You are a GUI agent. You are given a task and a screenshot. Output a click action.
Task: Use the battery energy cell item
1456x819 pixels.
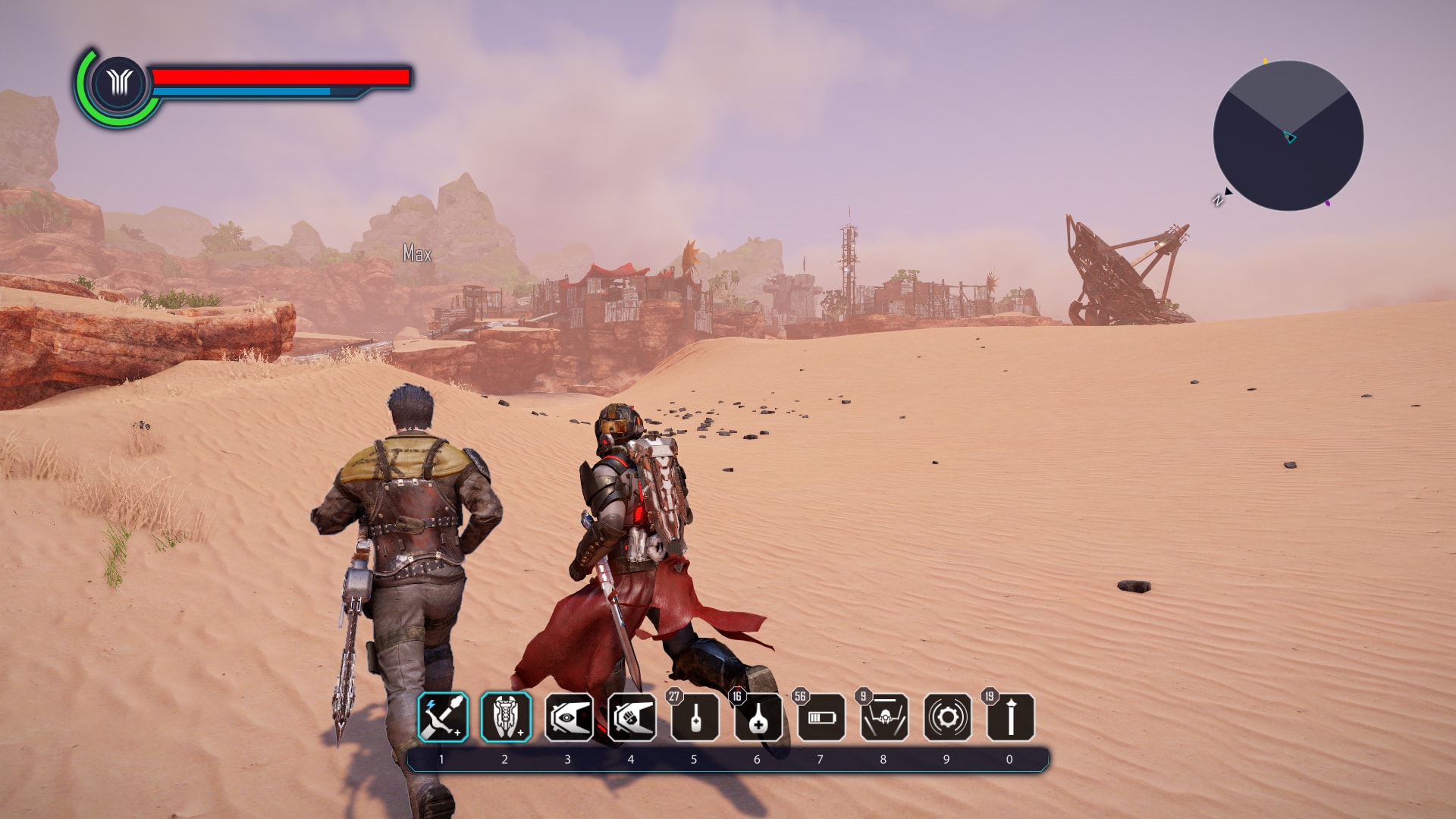821,717
